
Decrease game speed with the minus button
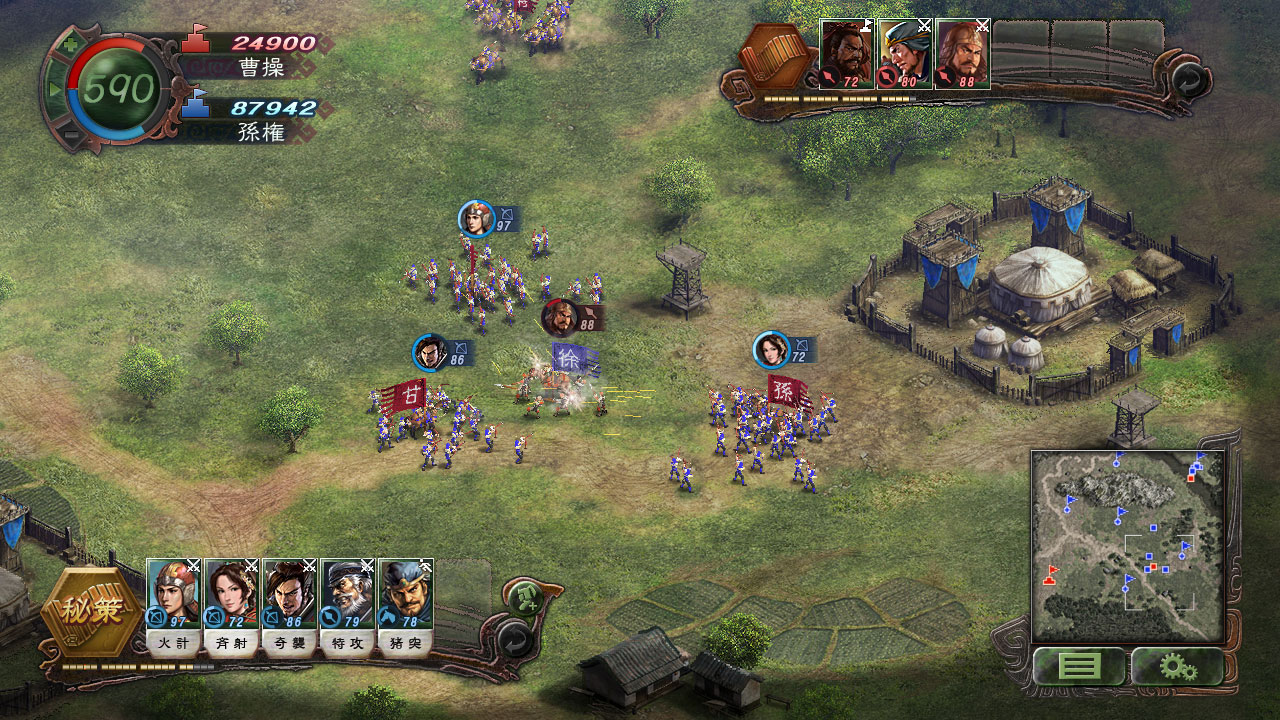[x=70, y=136]
